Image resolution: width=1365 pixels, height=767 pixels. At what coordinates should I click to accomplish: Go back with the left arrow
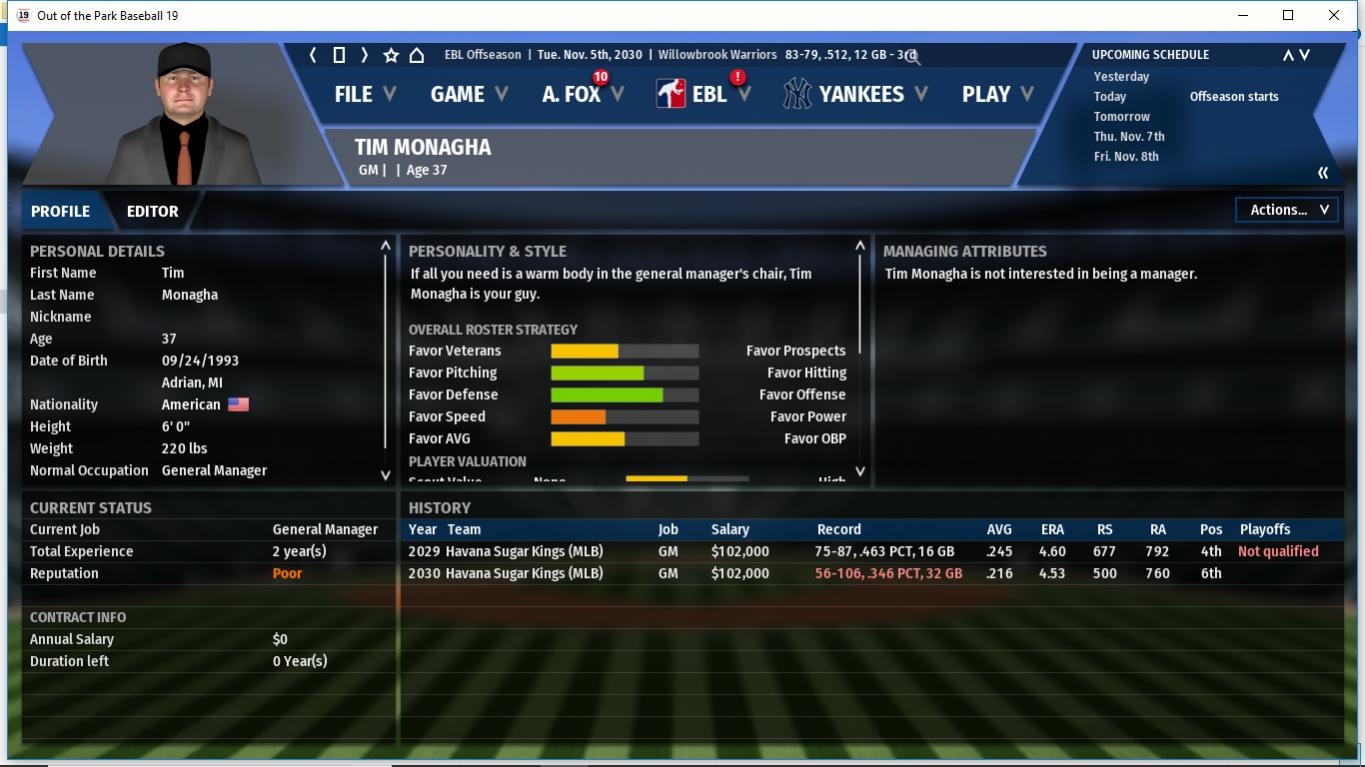(313, 55)
